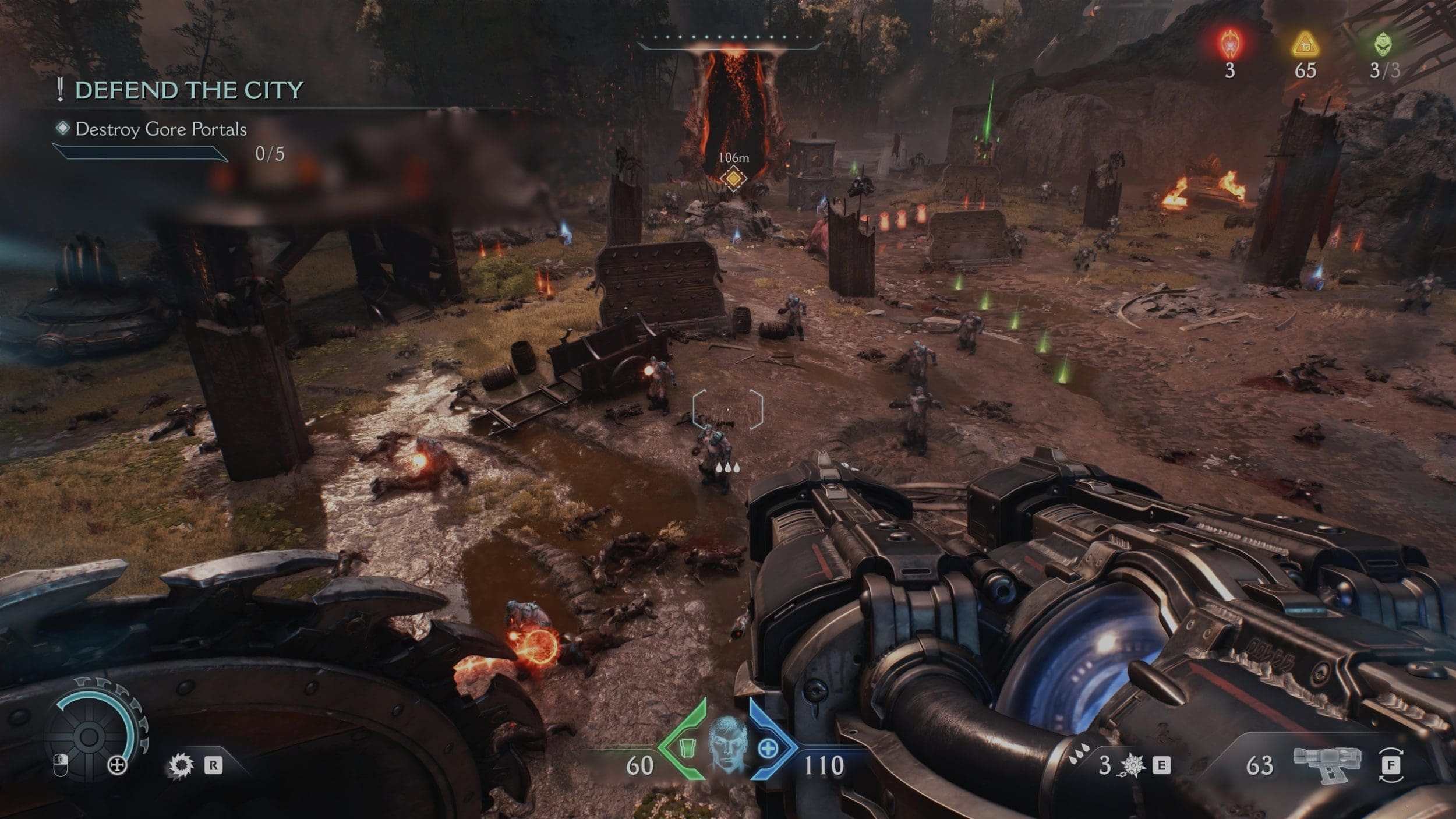Click the yellow gold triangle currency icon
Viewport: 1456px width, 819px height.
pyautogui.click(x=1305, y=45)
